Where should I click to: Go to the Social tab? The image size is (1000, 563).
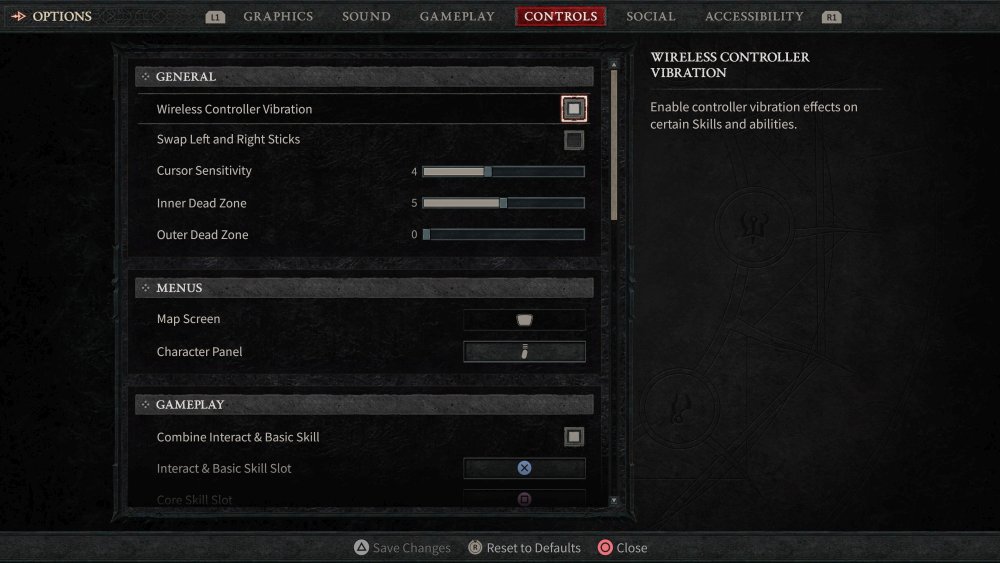651,16
